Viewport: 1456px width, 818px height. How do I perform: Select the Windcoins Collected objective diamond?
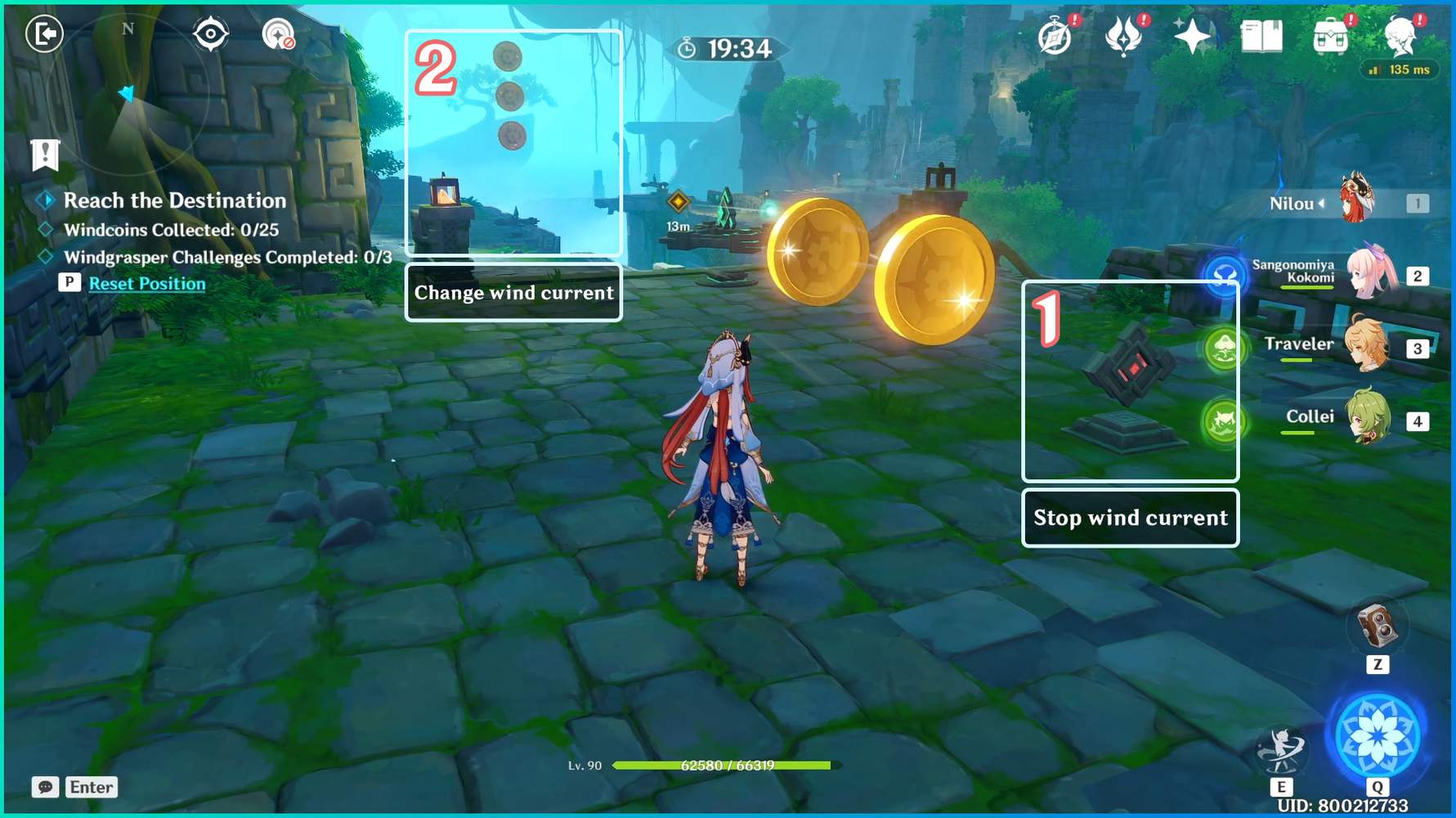[45, 231]
